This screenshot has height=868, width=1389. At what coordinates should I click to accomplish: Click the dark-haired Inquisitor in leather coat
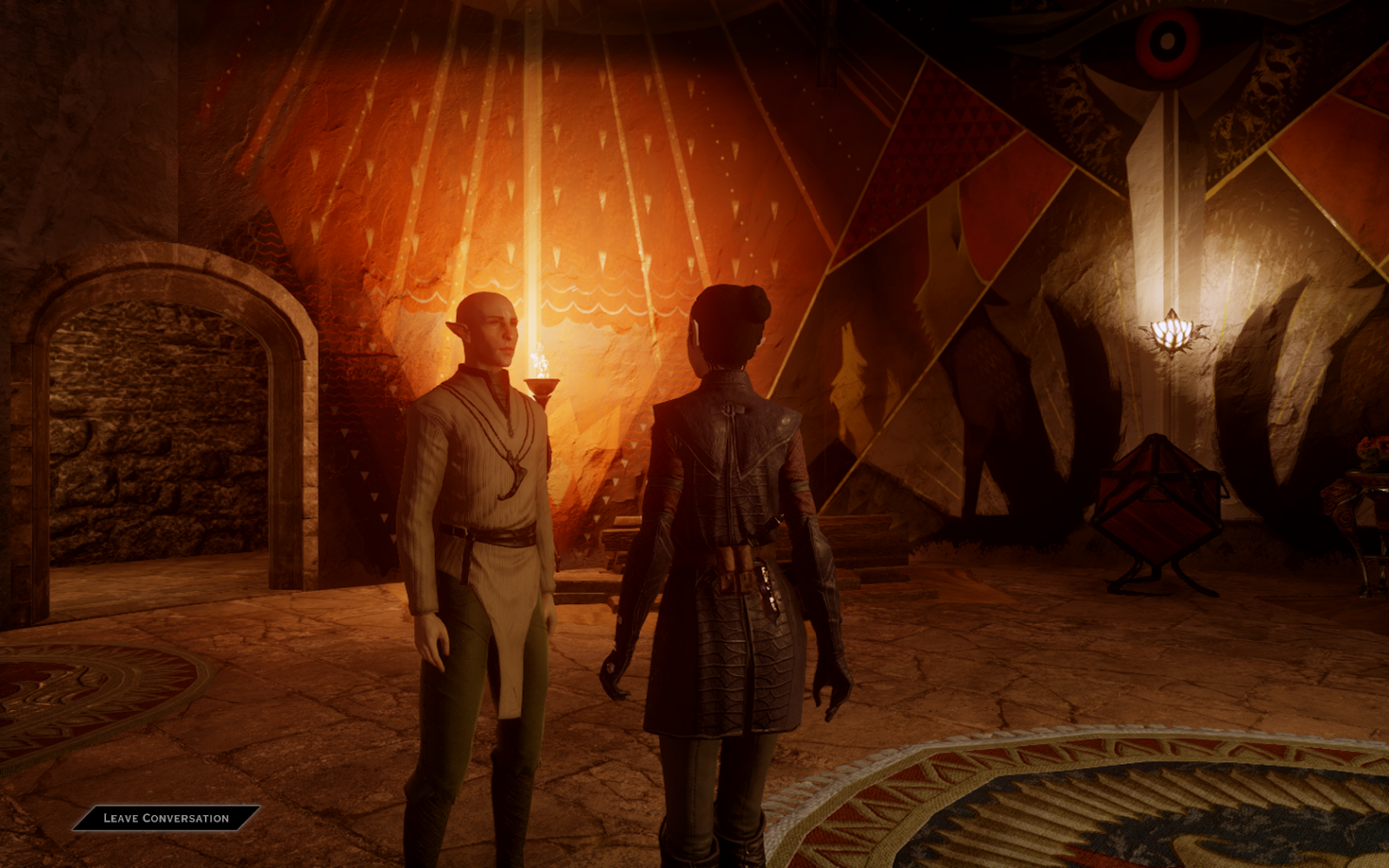coord(729,477)
